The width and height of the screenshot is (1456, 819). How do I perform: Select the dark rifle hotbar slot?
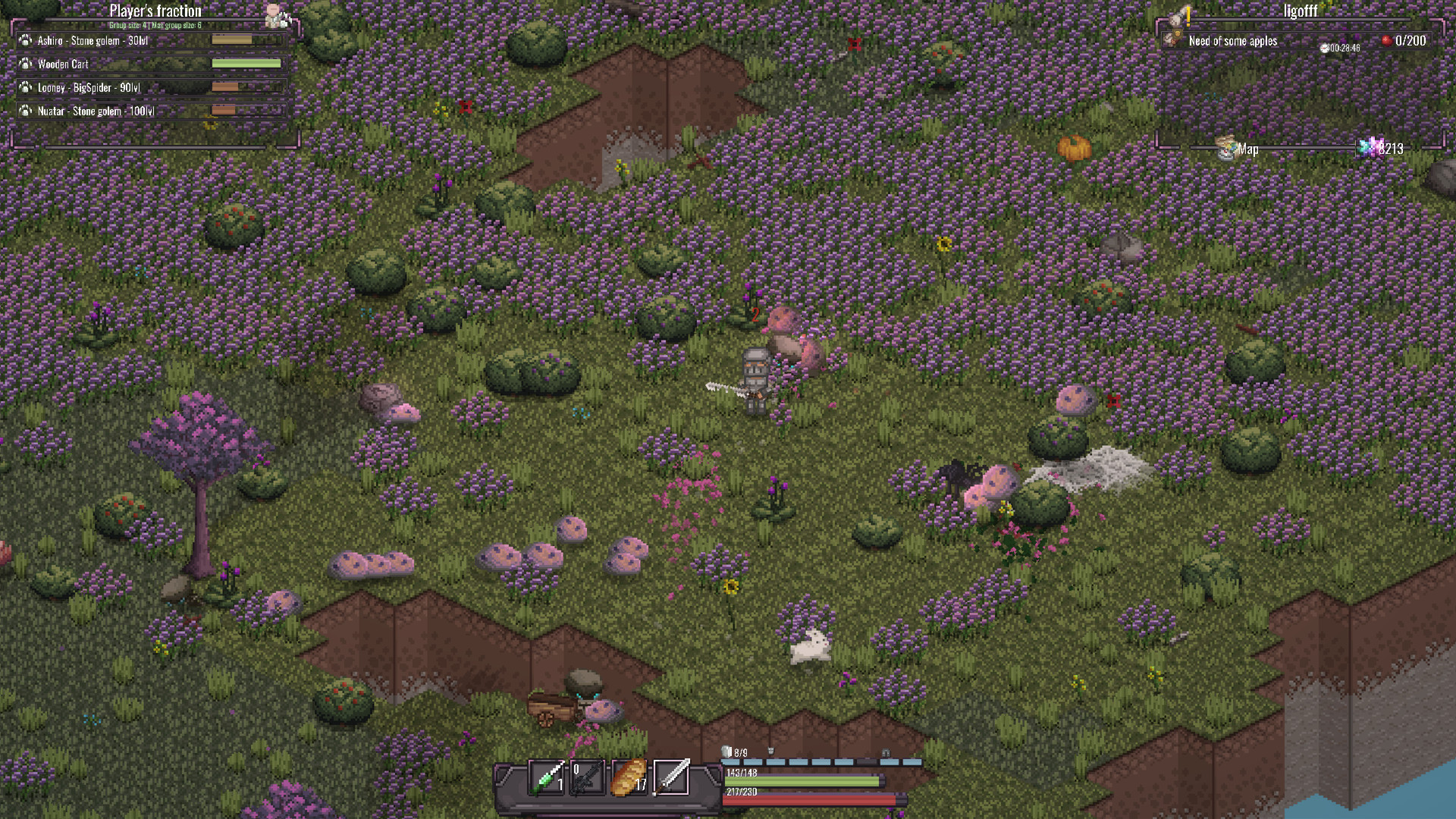click(x=588, y=777)
